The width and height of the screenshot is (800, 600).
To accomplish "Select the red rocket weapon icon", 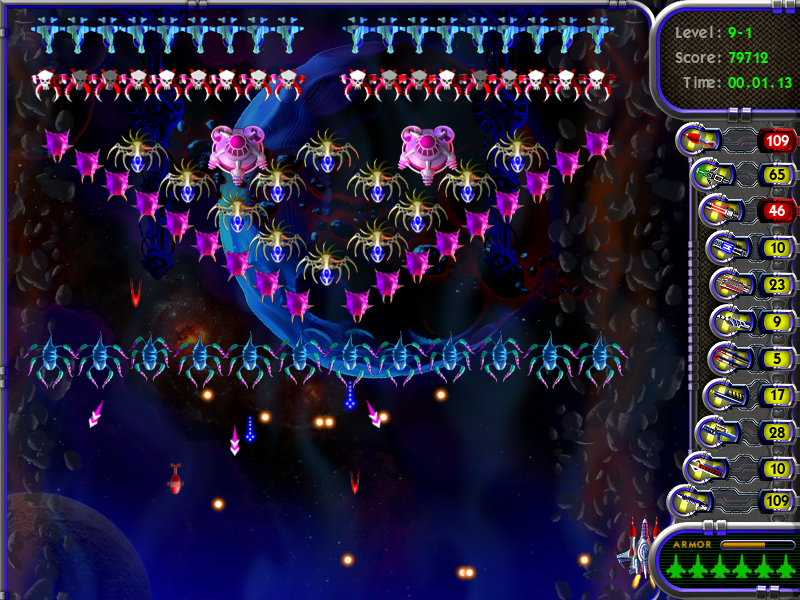I will click(695, 139).
